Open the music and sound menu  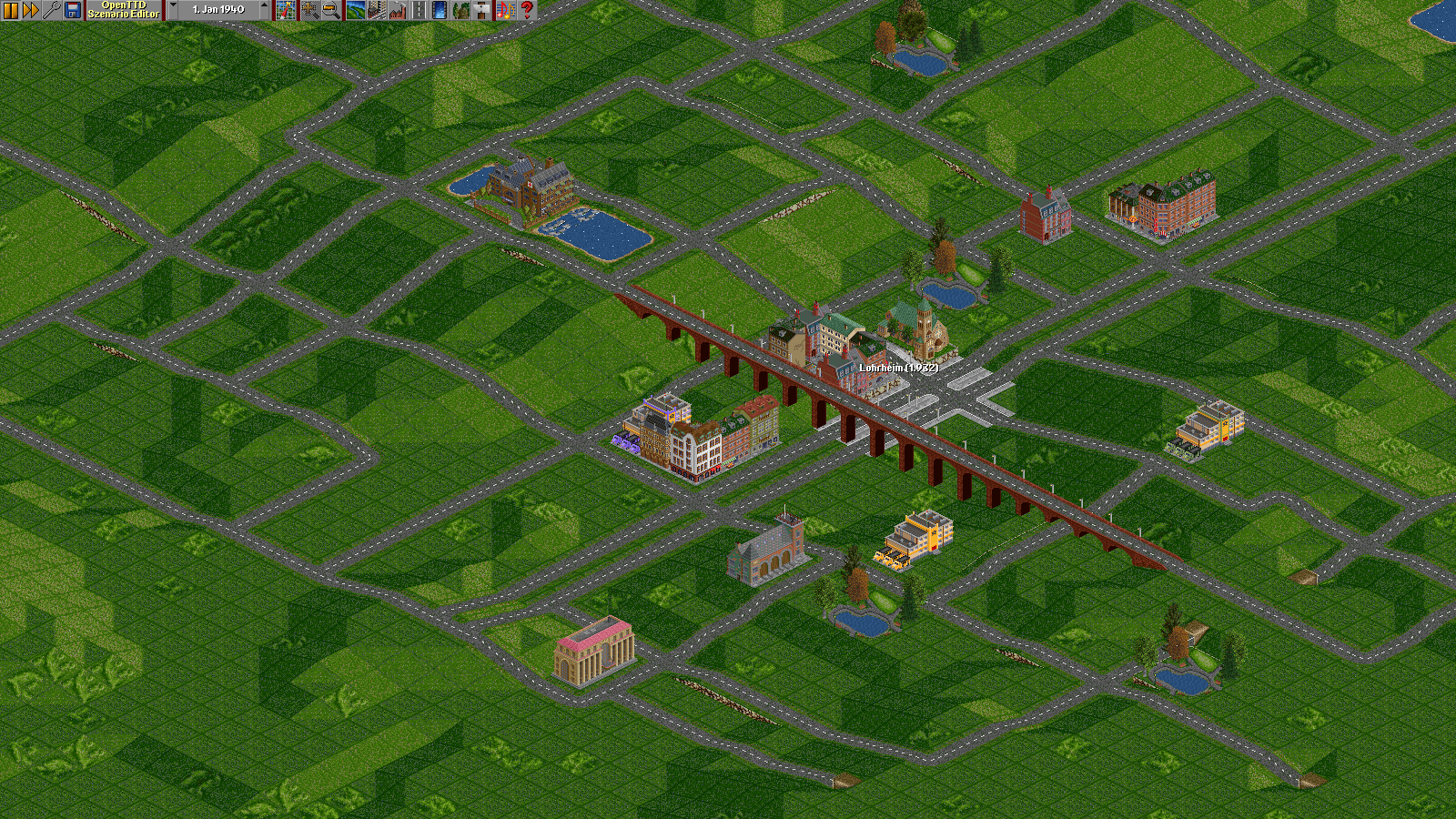pyautogui.click(x=505, y=10)
